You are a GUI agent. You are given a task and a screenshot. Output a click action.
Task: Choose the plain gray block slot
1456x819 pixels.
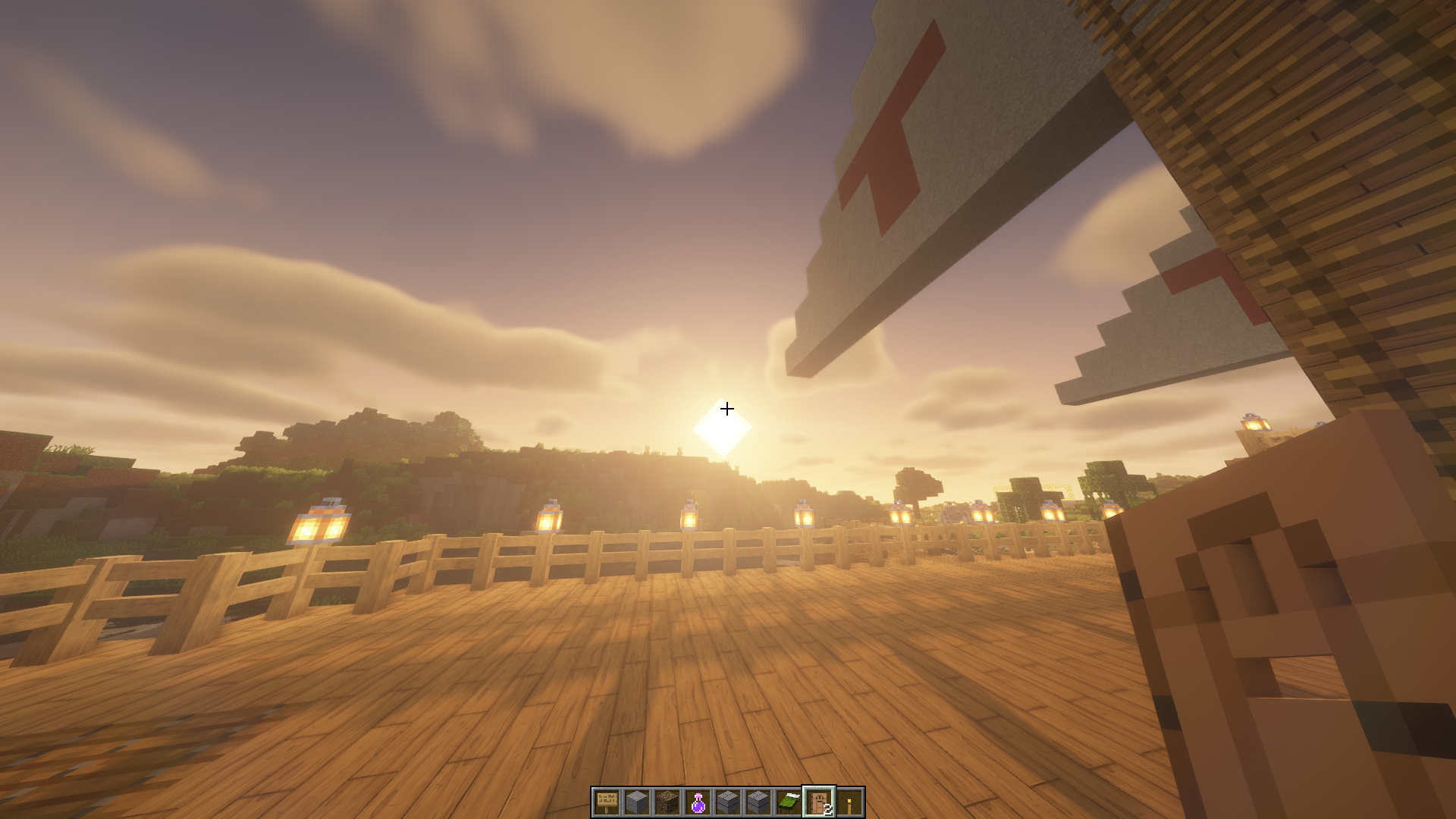click(636, 802)
